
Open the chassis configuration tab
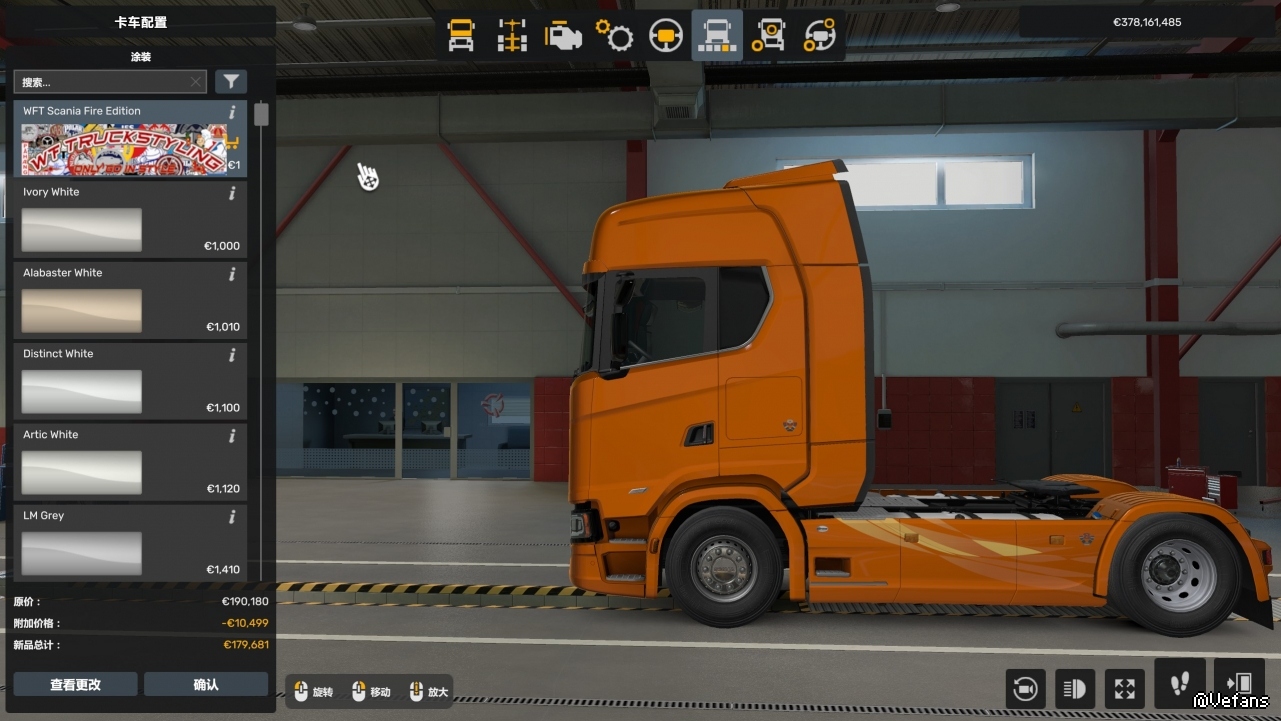click(512, 36)
